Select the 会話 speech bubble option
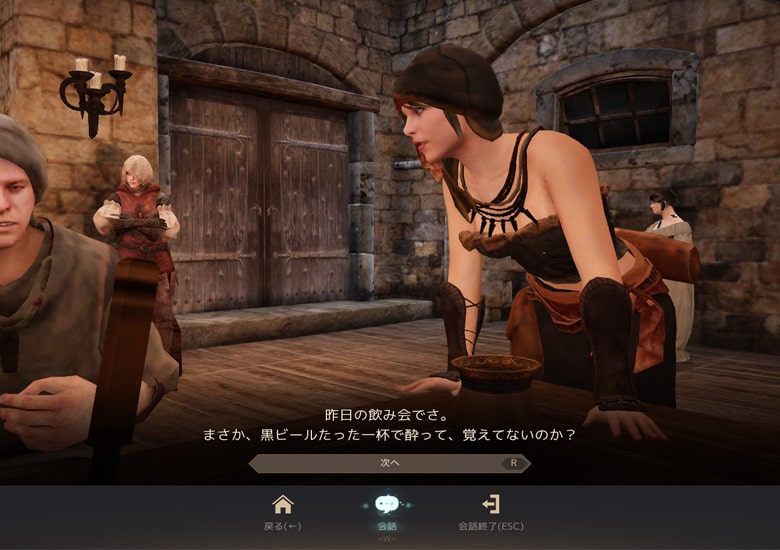This screenshot has height=550, width=780. click(x=387, y=505)
